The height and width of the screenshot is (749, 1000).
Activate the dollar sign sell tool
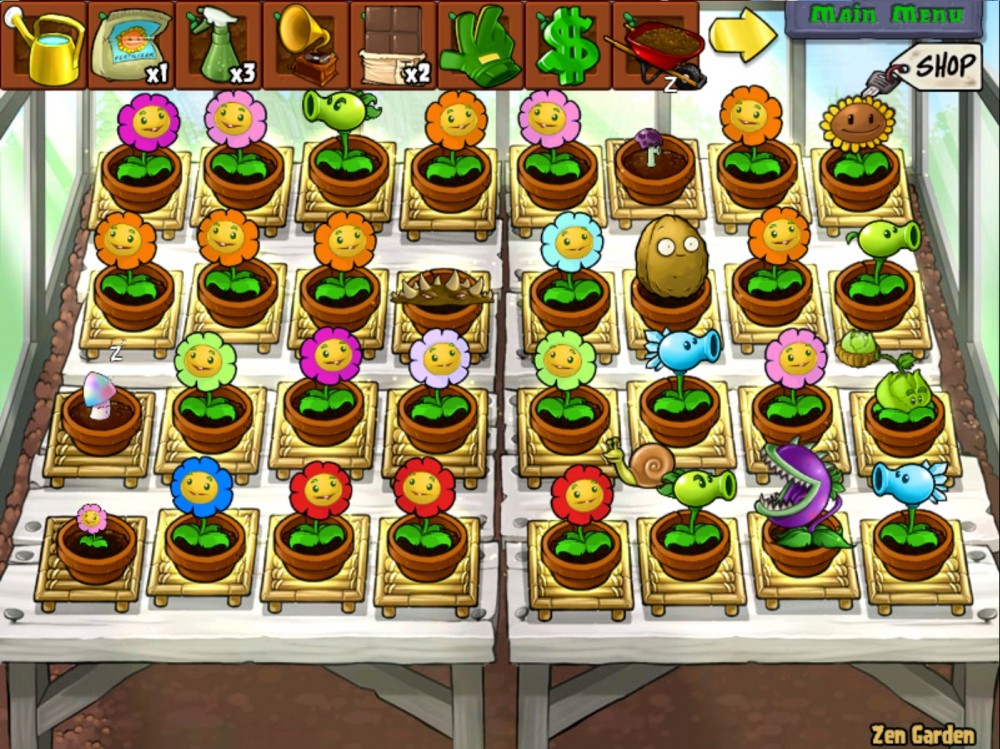[567, 45]
